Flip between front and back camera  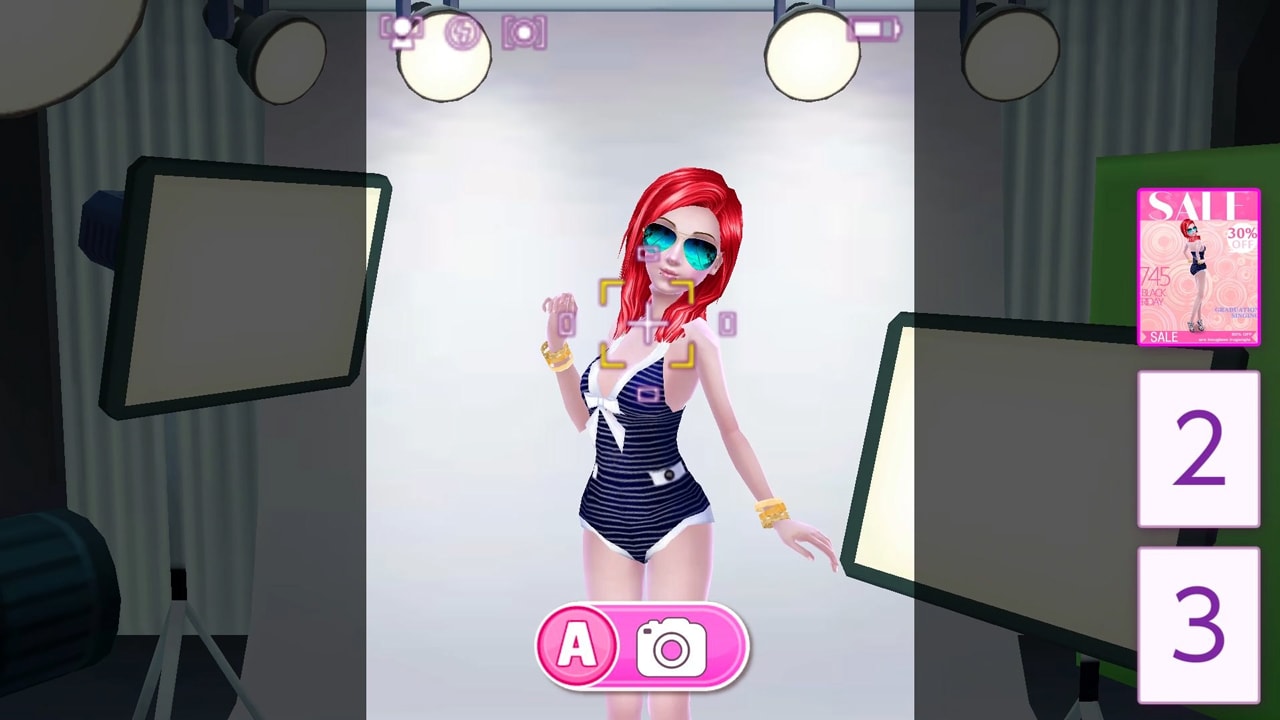point(402,32)
